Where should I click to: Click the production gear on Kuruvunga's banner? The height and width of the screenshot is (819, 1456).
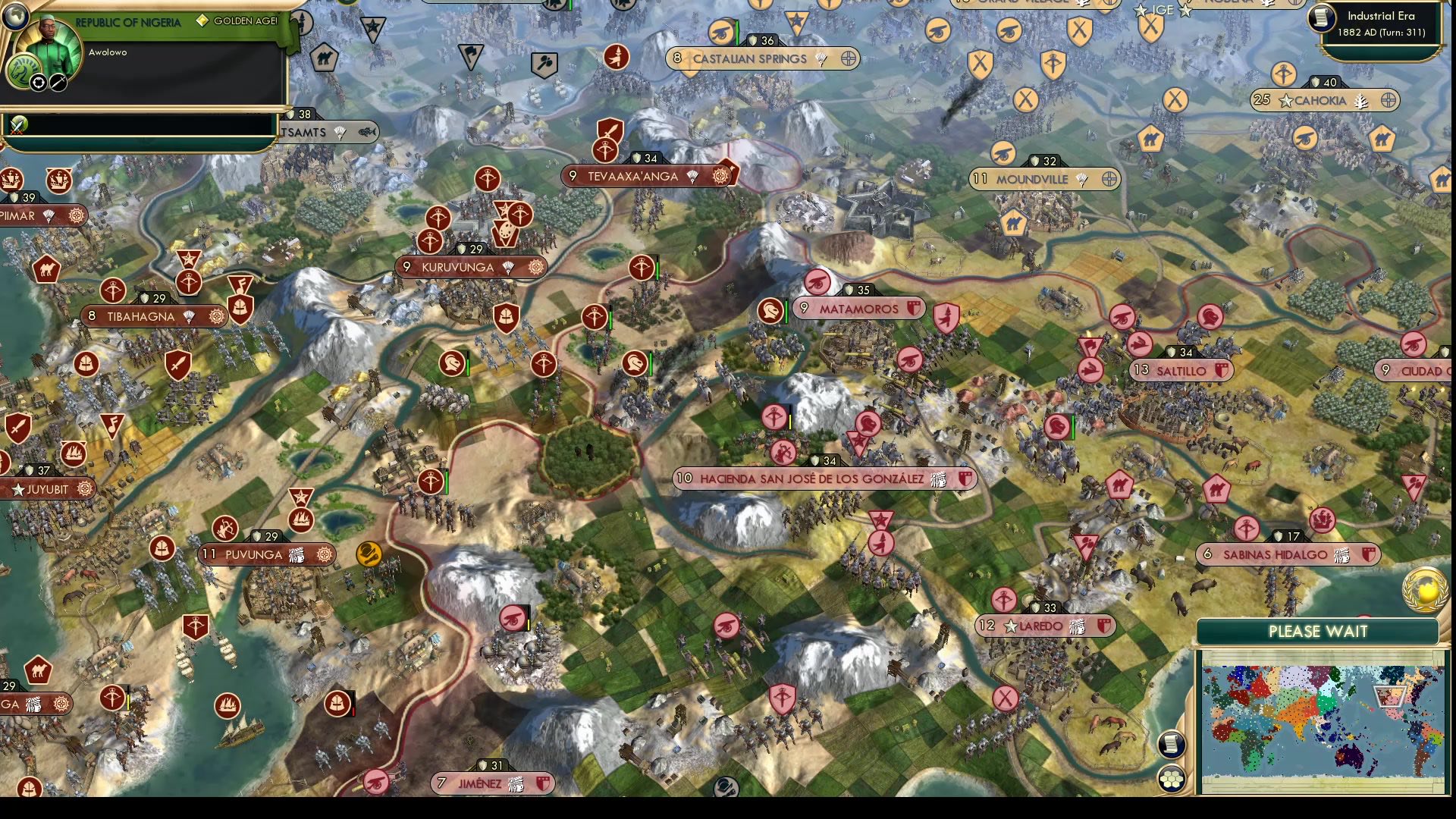pos(535,267)
